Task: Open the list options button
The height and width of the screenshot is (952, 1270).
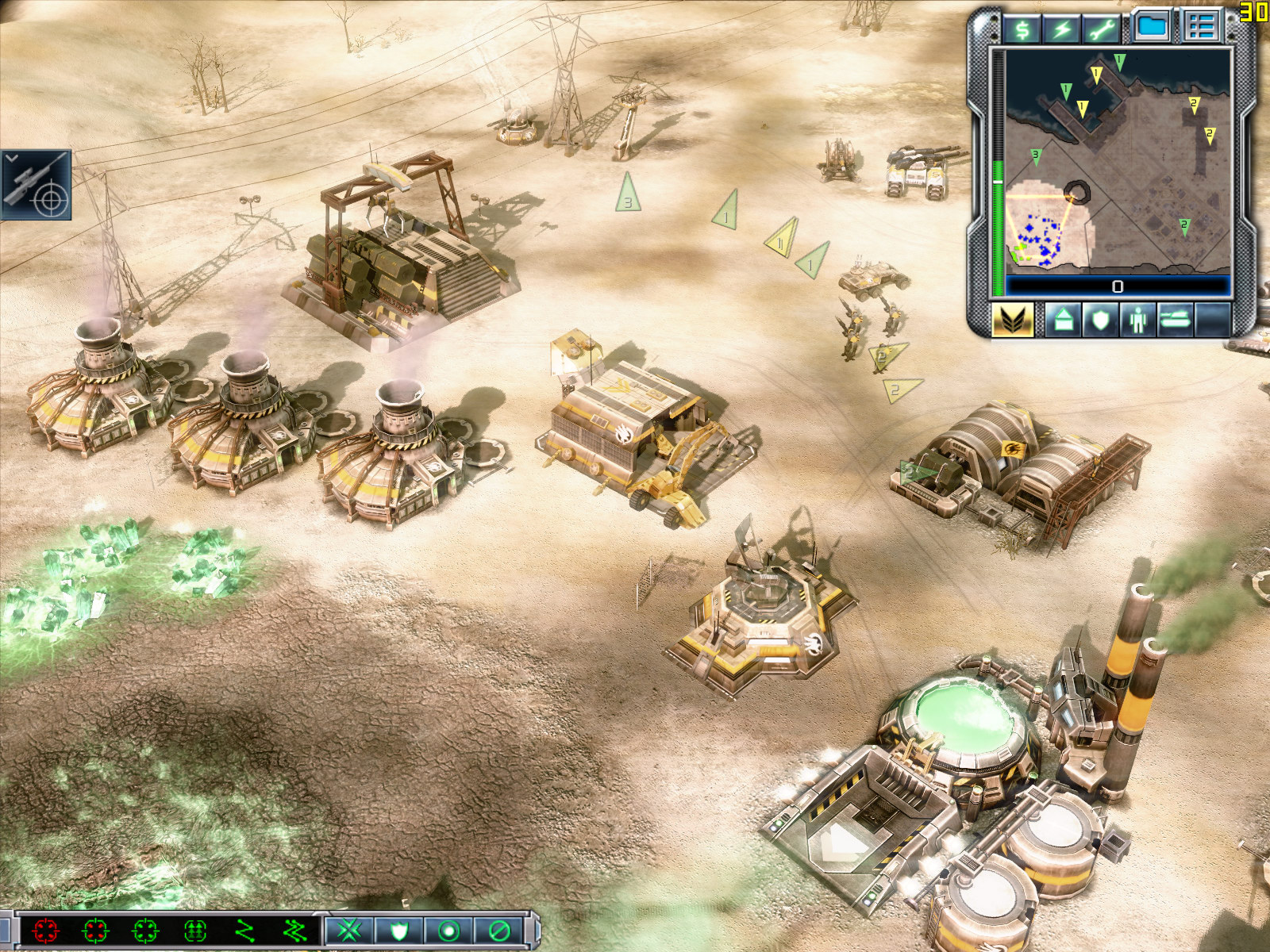Action: 1201,26
